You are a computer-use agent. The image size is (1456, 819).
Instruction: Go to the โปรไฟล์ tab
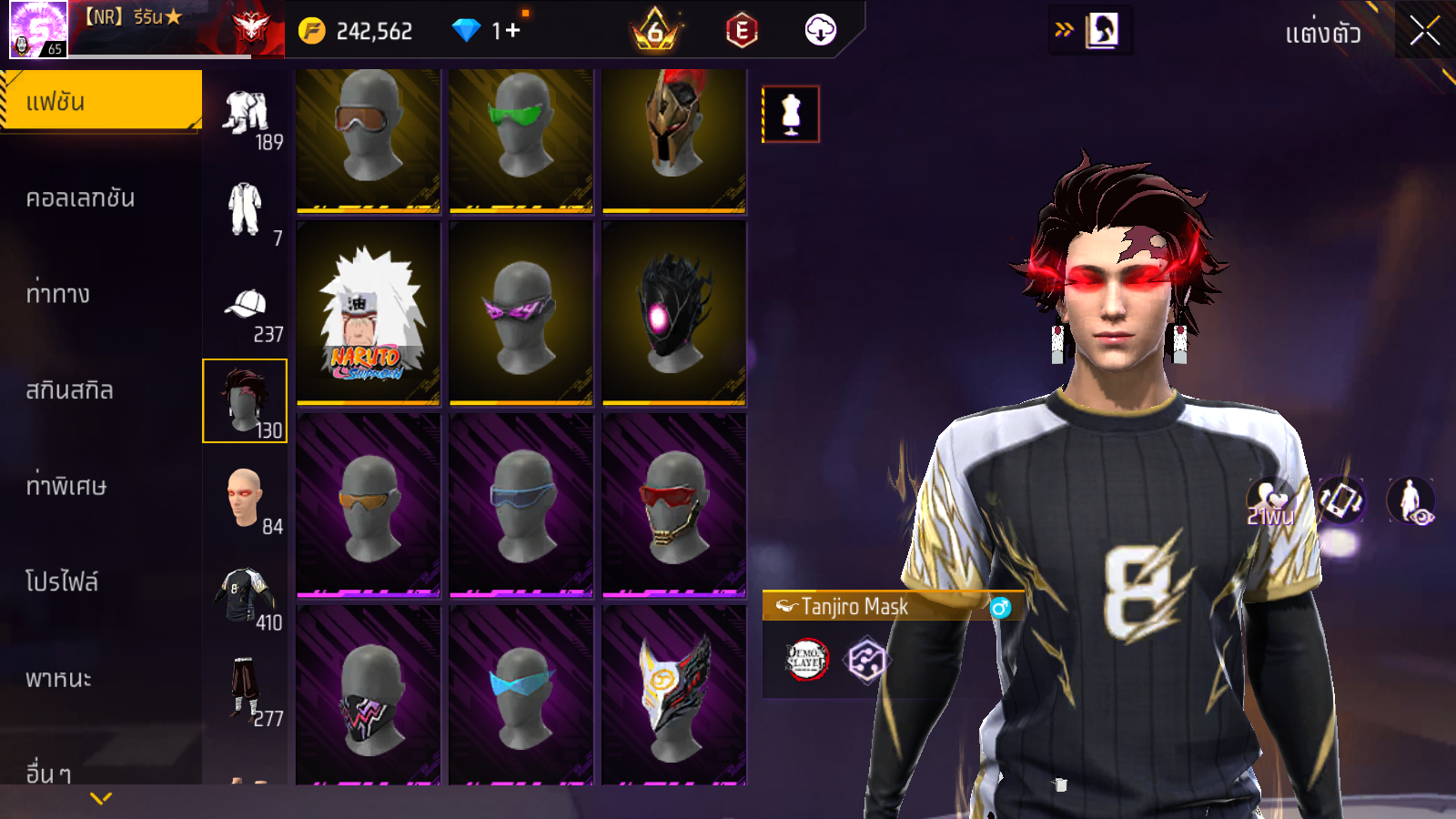tap(62, 581)
